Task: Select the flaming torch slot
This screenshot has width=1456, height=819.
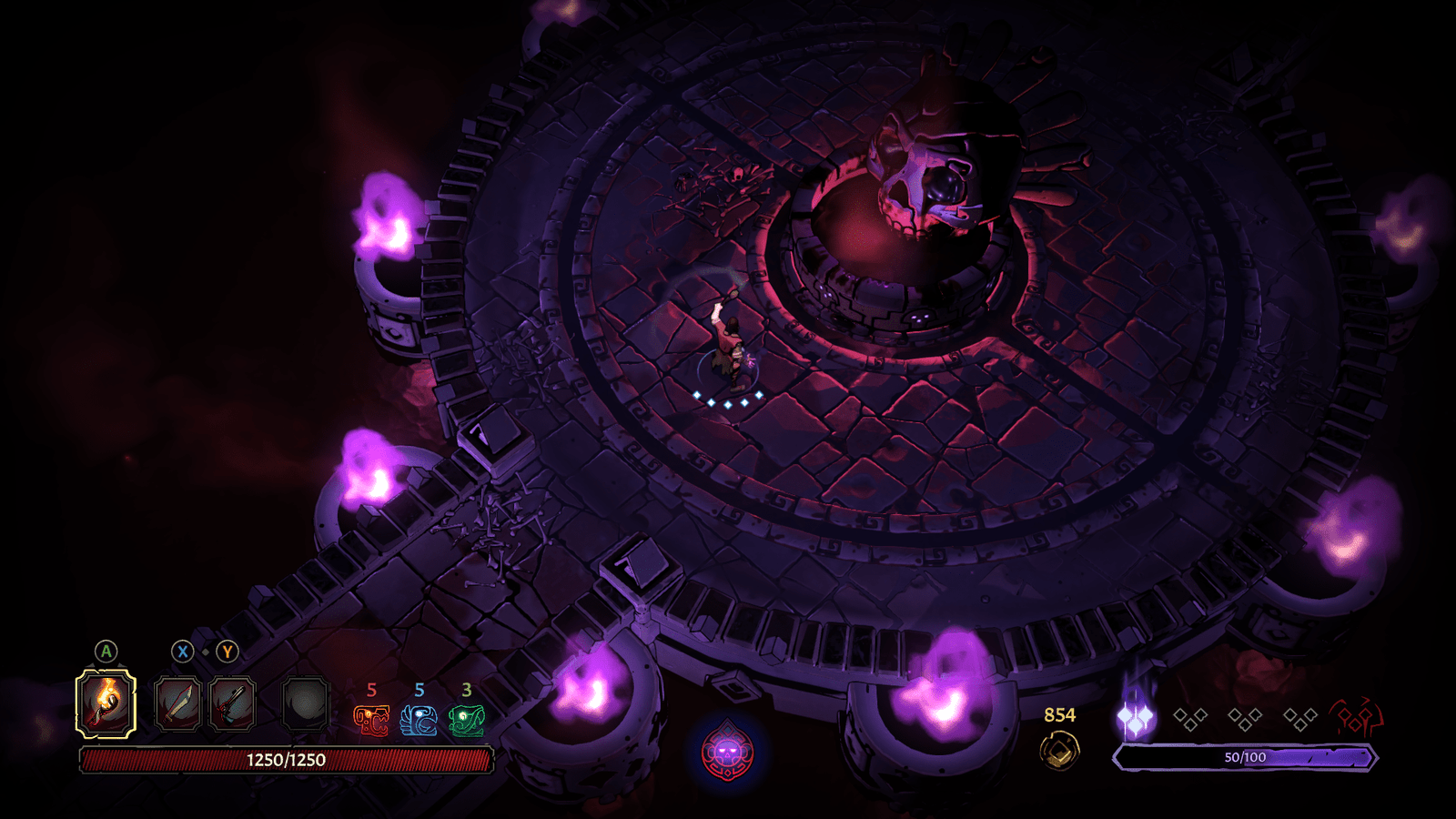Action: [106, 703]
